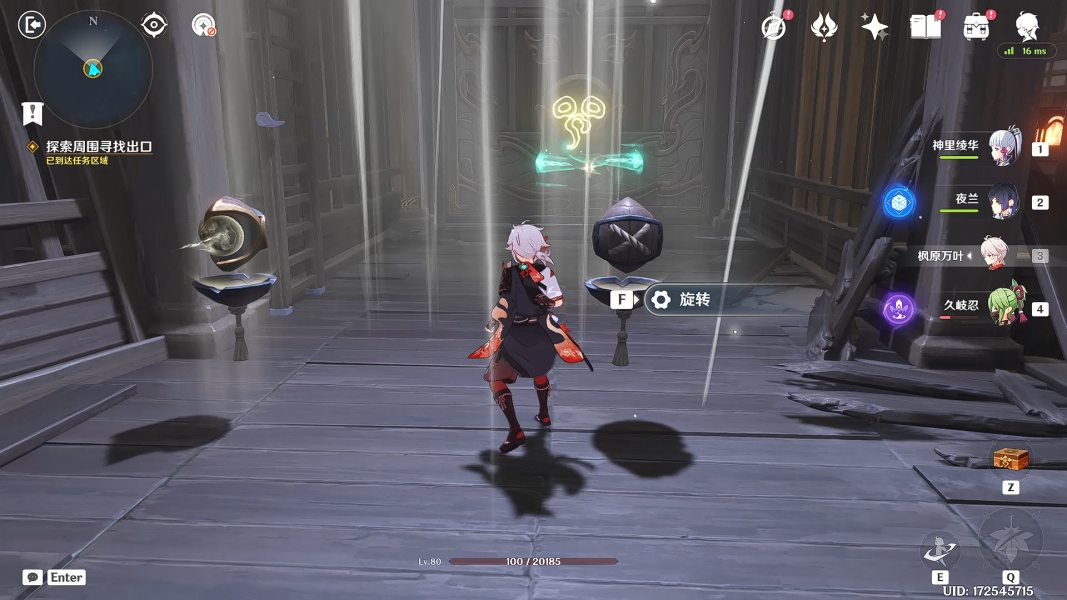Open the book handbook icon

click(x=925, y=27)
